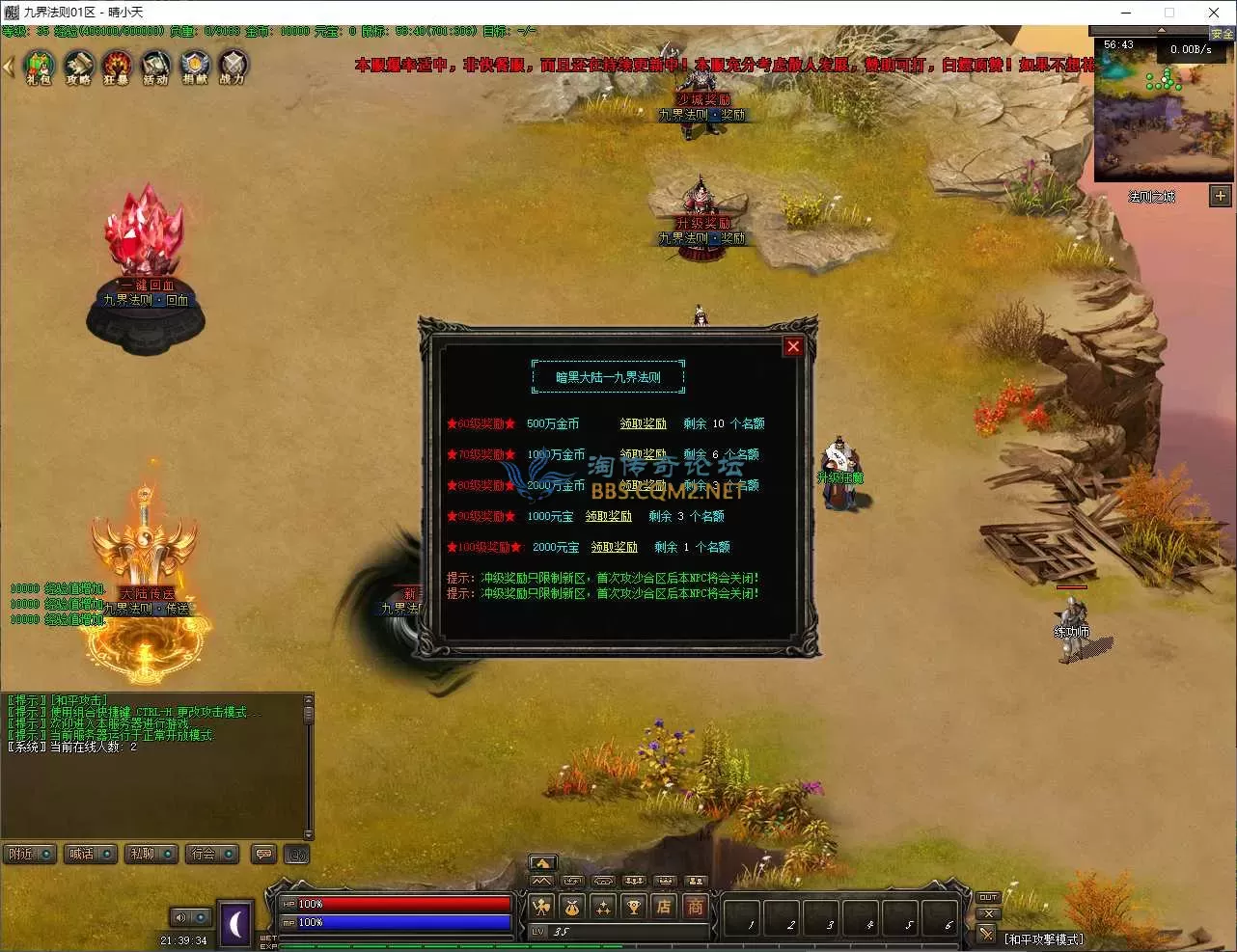
Task: Open the 捐献 donation icon
Action: coord(195,67)
